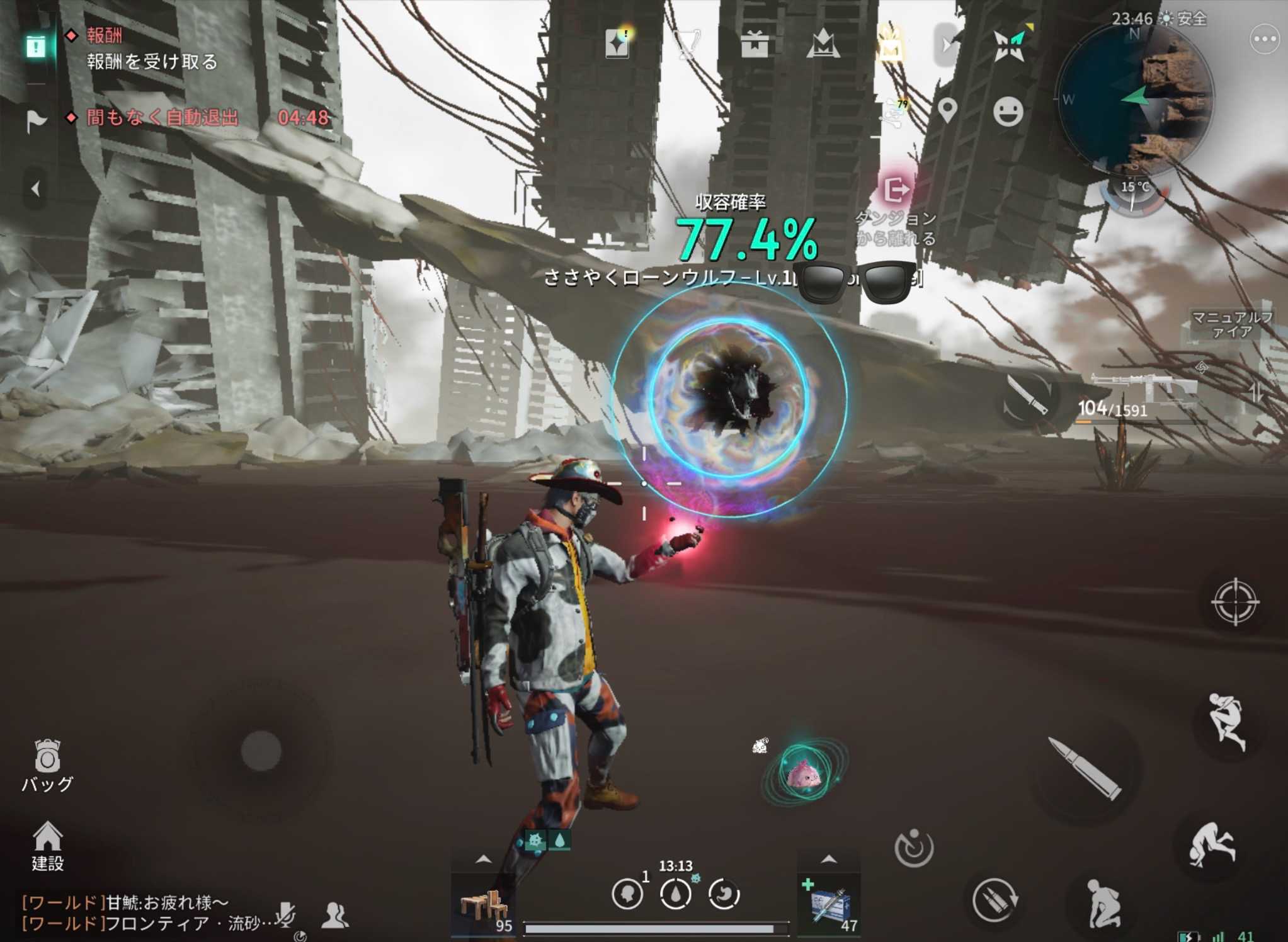Screen dimensions: 1288x942
Task: Toggle the crouch stance button
Action: pyautogui.click(x=1102, y=904)
